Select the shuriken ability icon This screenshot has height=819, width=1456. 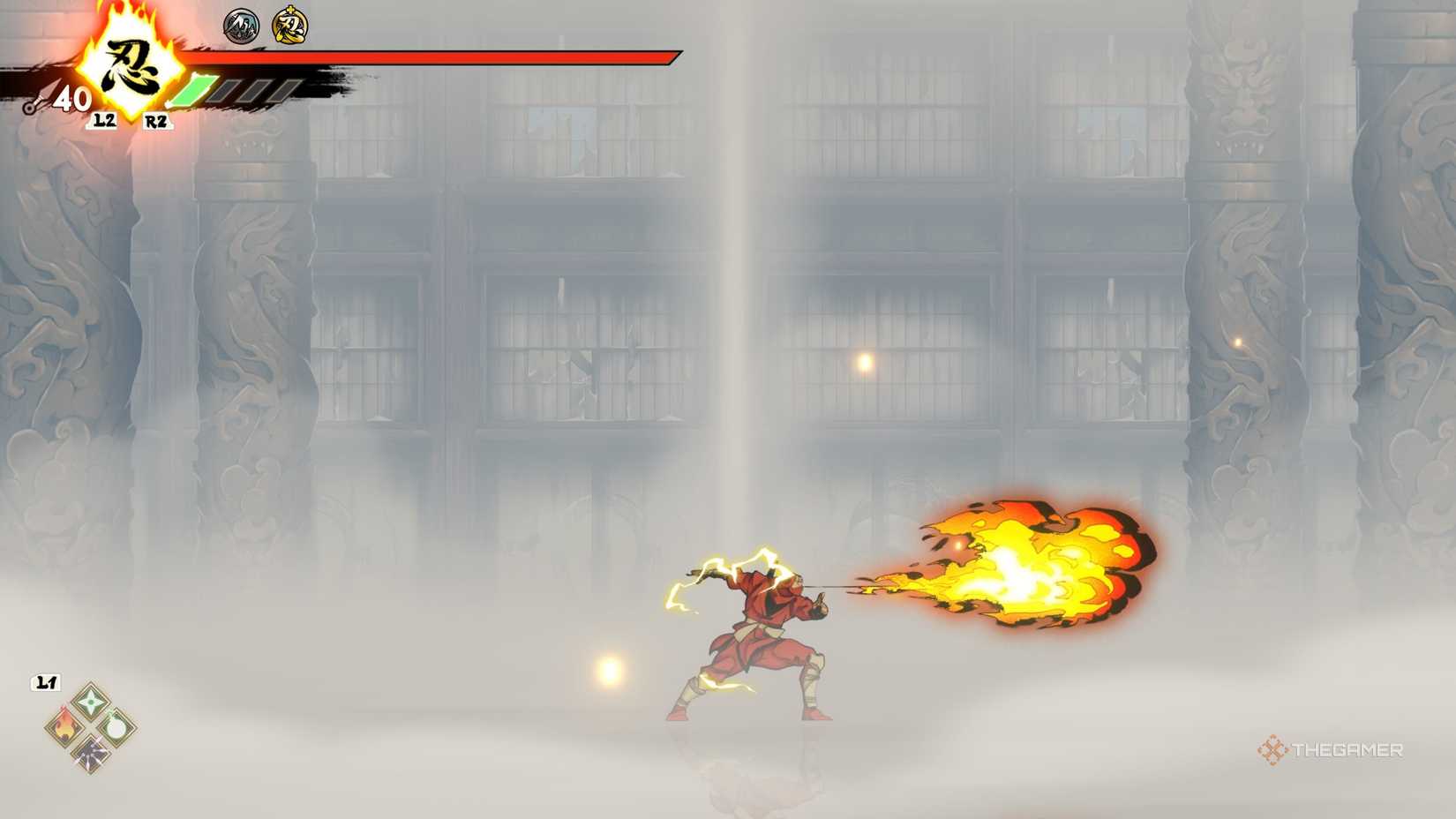click(x=90, y=702)
